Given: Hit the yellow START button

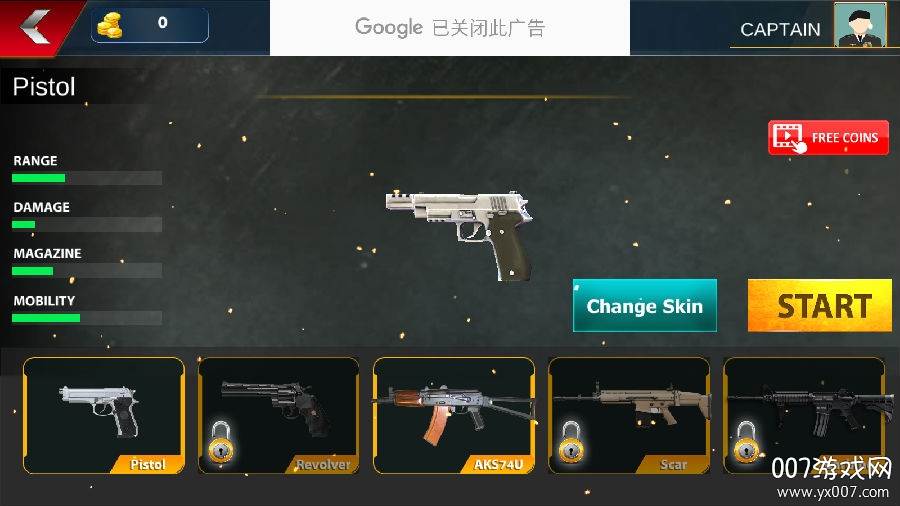Looking at the screenshot, I should pos(820,305).
